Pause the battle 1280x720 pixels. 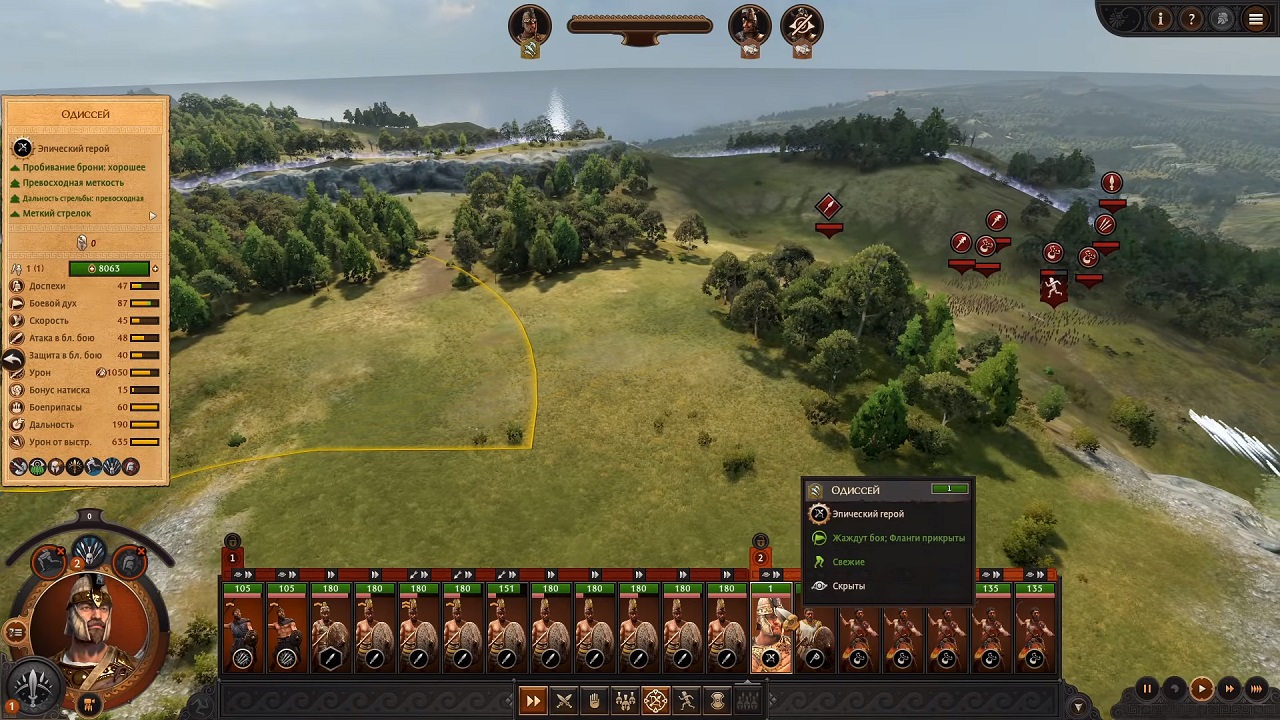pos(1146,688)
